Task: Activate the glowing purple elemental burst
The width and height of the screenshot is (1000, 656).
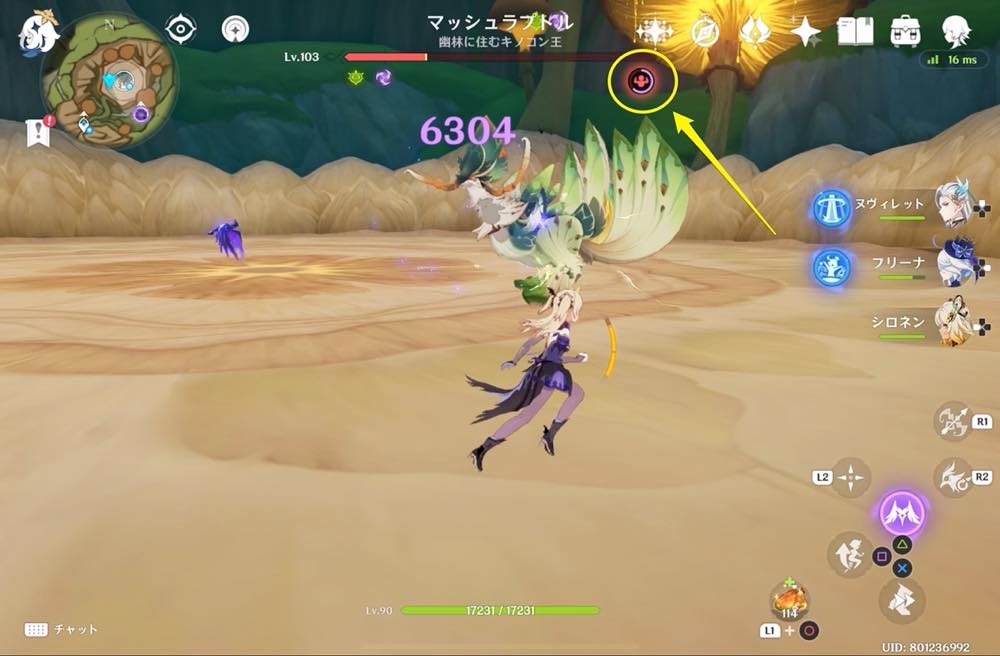Action: tap(903, 515)
